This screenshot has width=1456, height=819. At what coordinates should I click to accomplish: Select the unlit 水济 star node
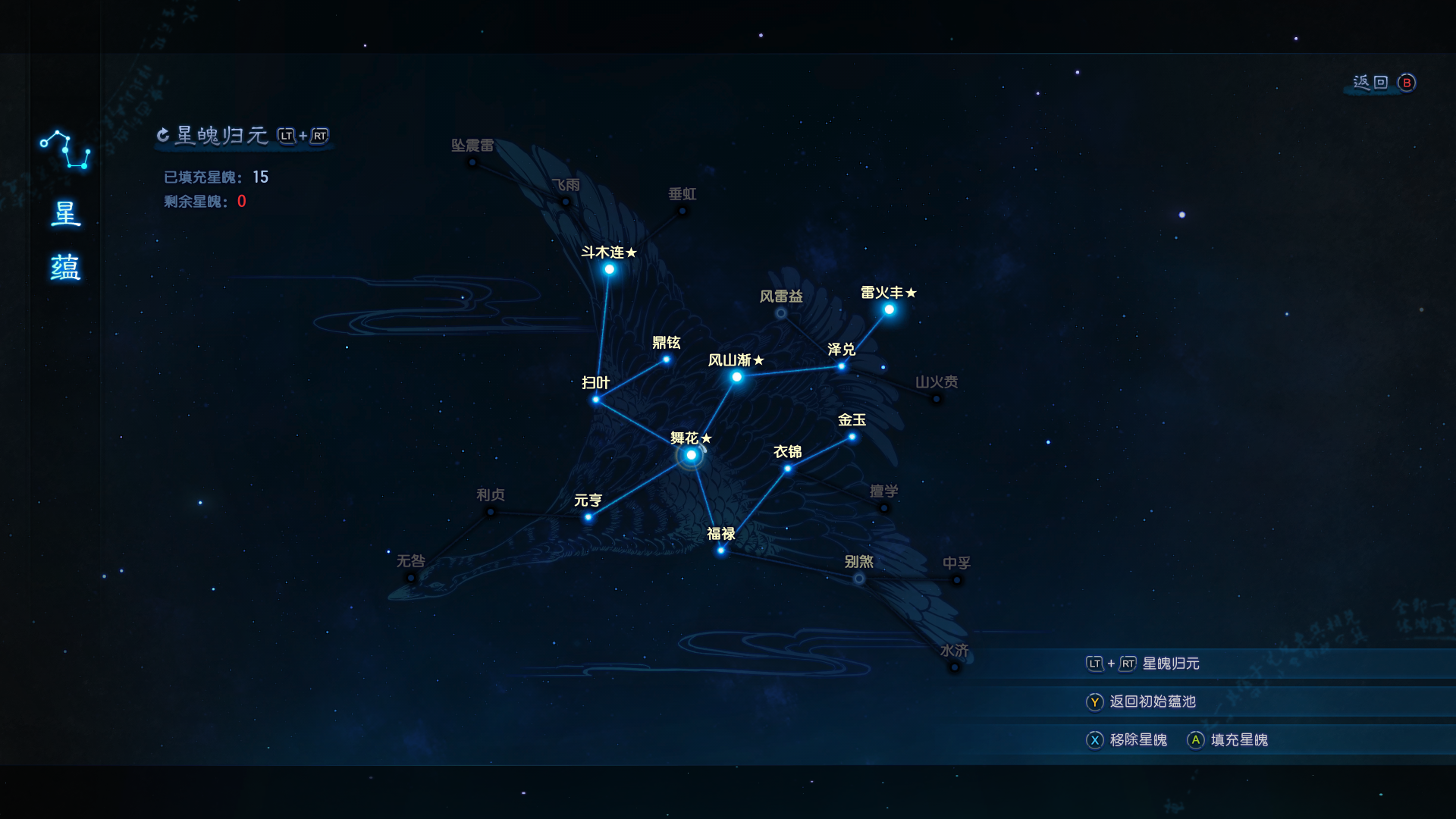(x=955, y=667)
